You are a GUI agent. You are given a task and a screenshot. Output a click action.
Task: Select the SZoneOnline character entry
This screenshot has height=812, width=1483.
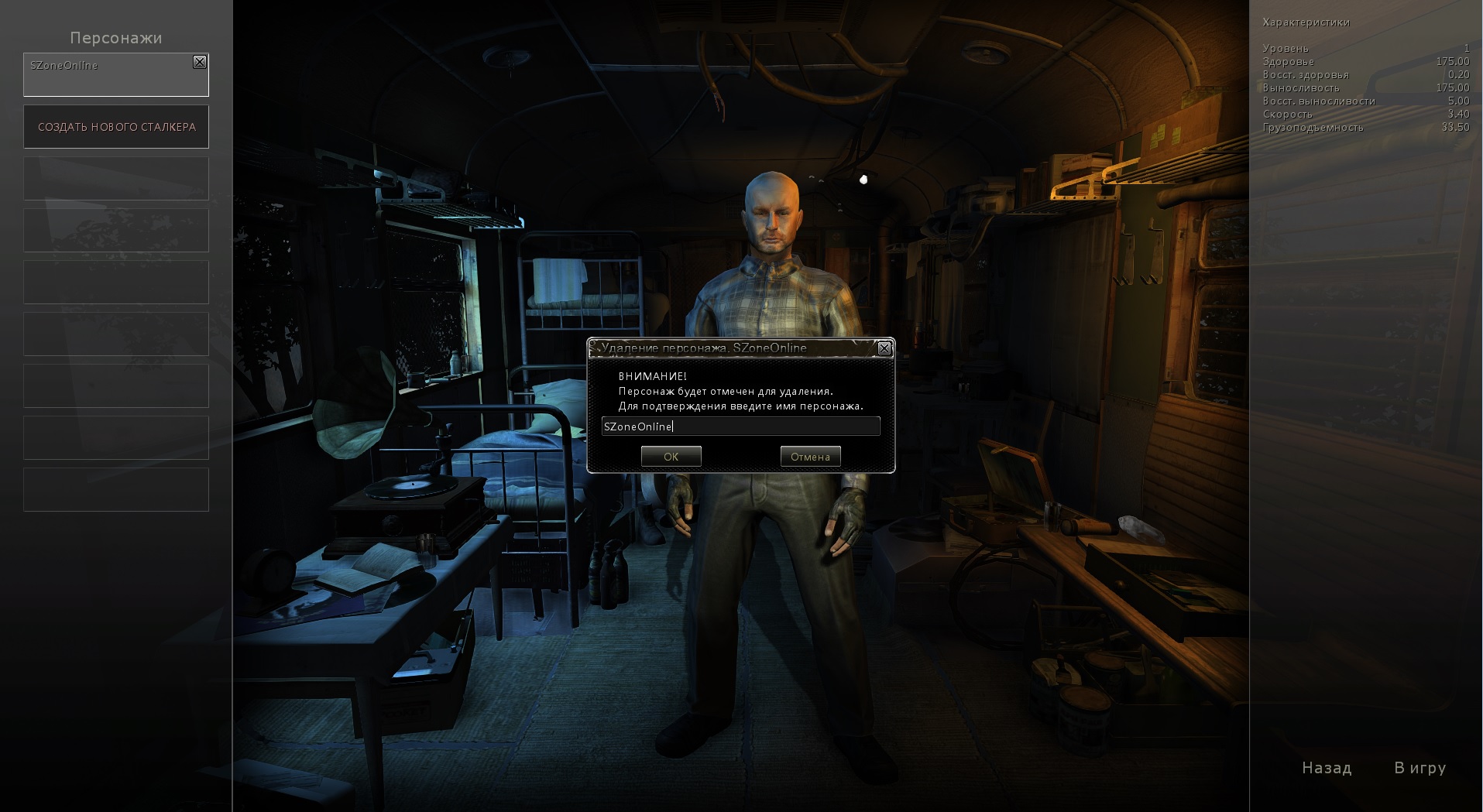click(108, 76)
